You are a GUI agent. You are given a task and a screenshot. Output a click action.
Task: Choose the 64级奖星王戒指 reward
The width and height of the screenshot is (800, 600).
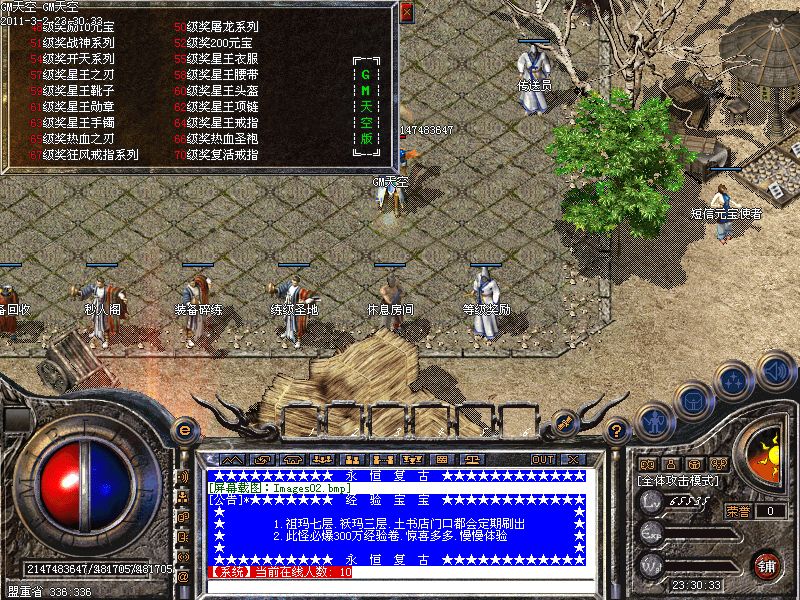(x=221, y=123)
